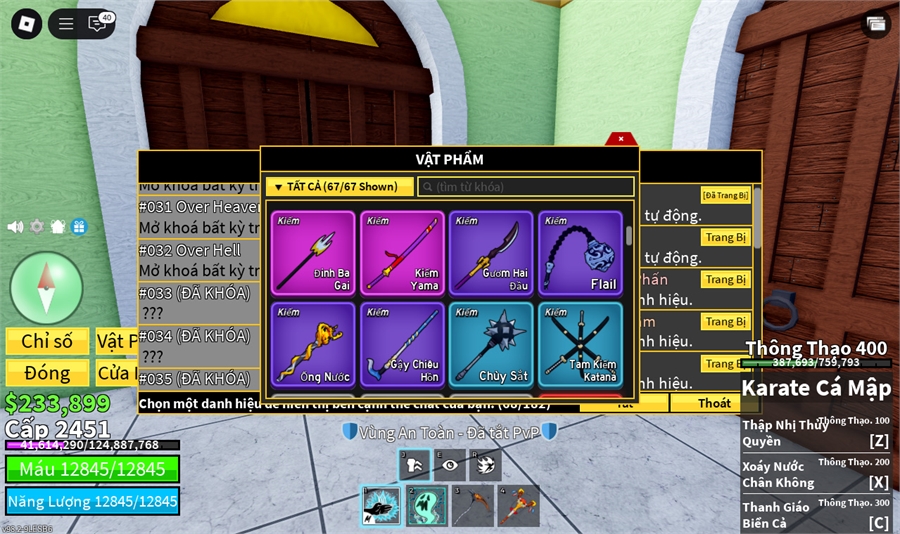Open the Tất Cả item filter dropdown

(339, 187)
